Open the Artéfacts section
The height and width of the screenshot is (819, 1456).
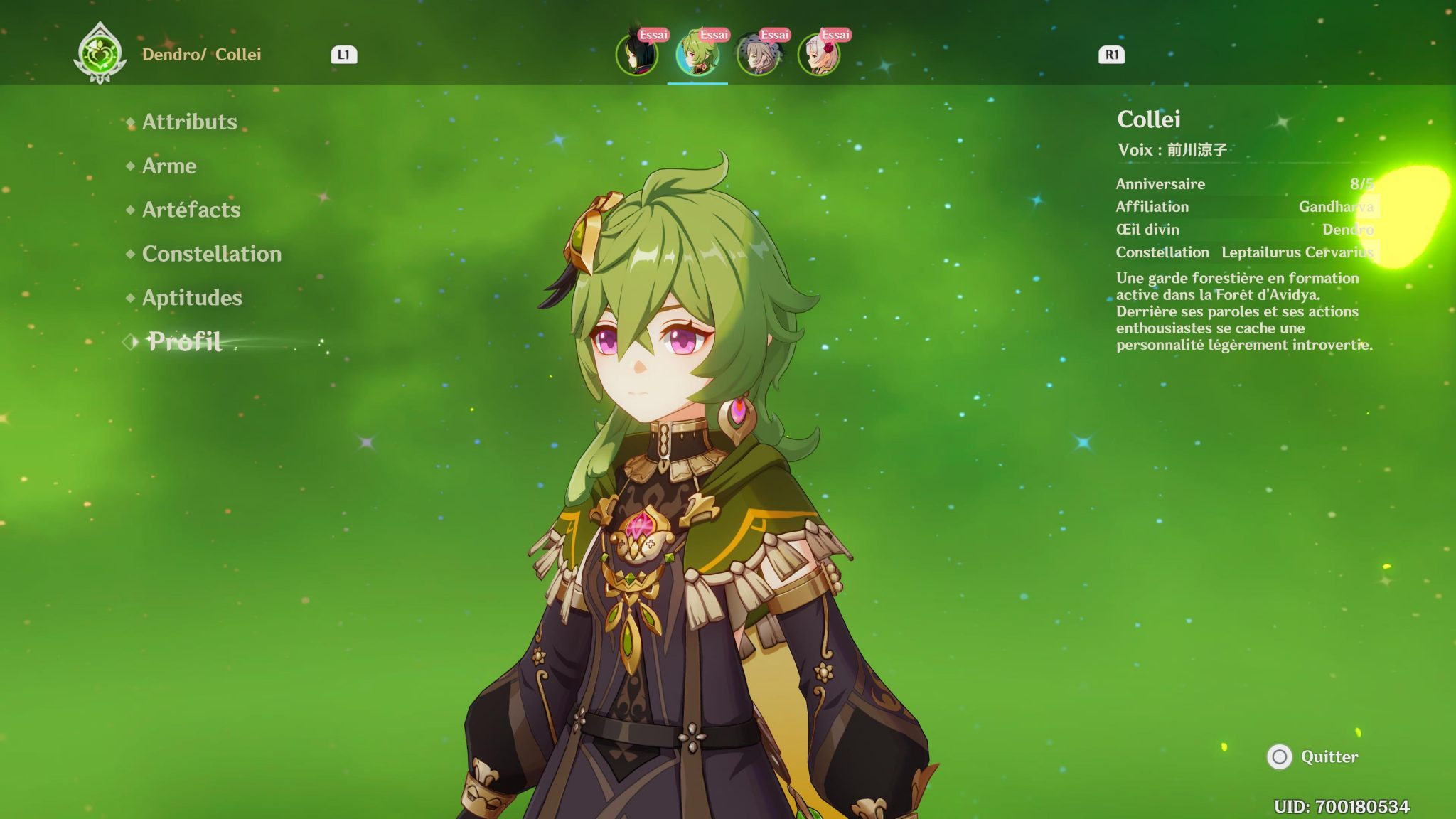[191, 210]
